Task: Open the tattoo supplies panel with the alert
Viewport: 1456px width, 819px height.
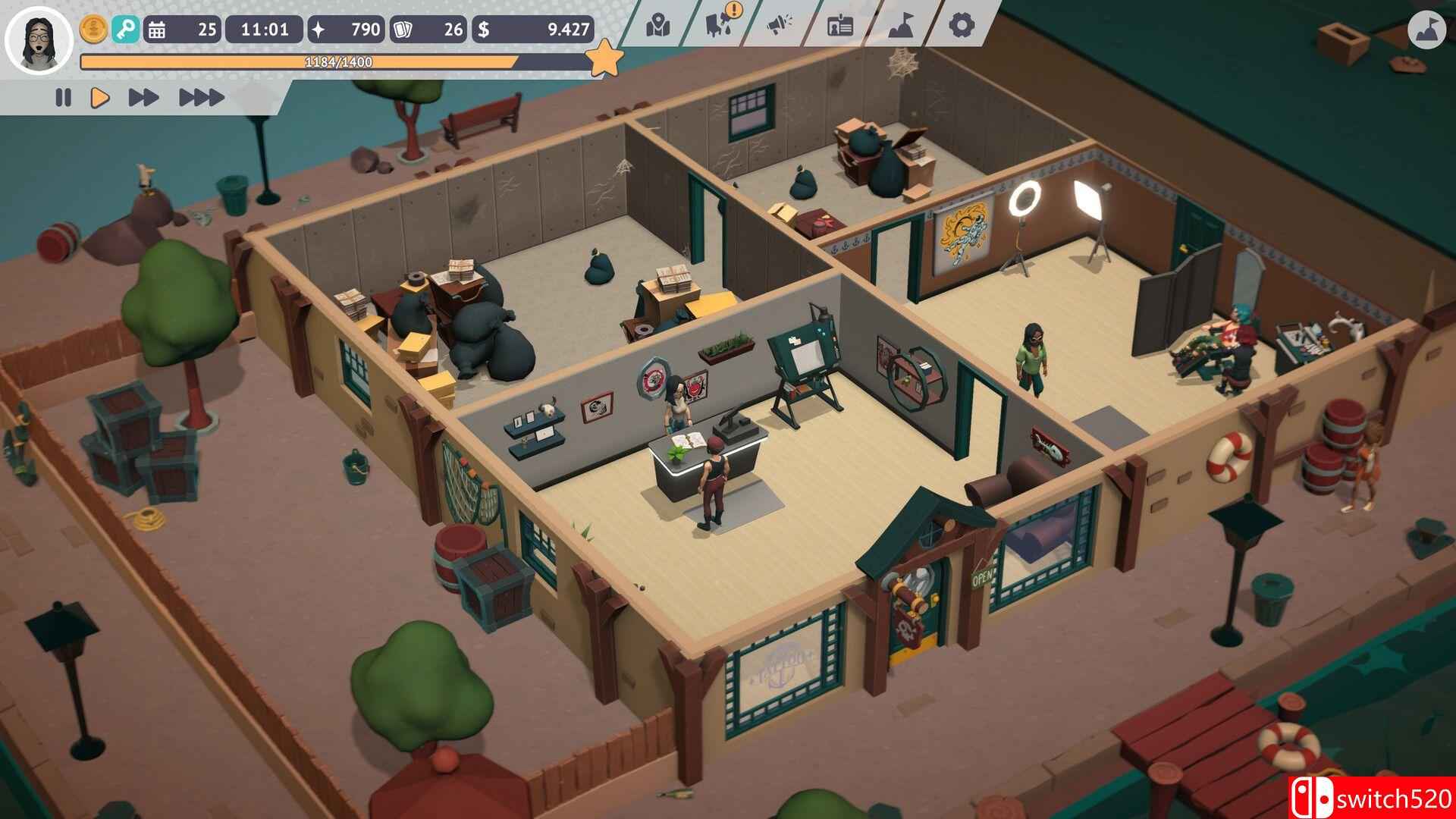Action: [717, 24]
